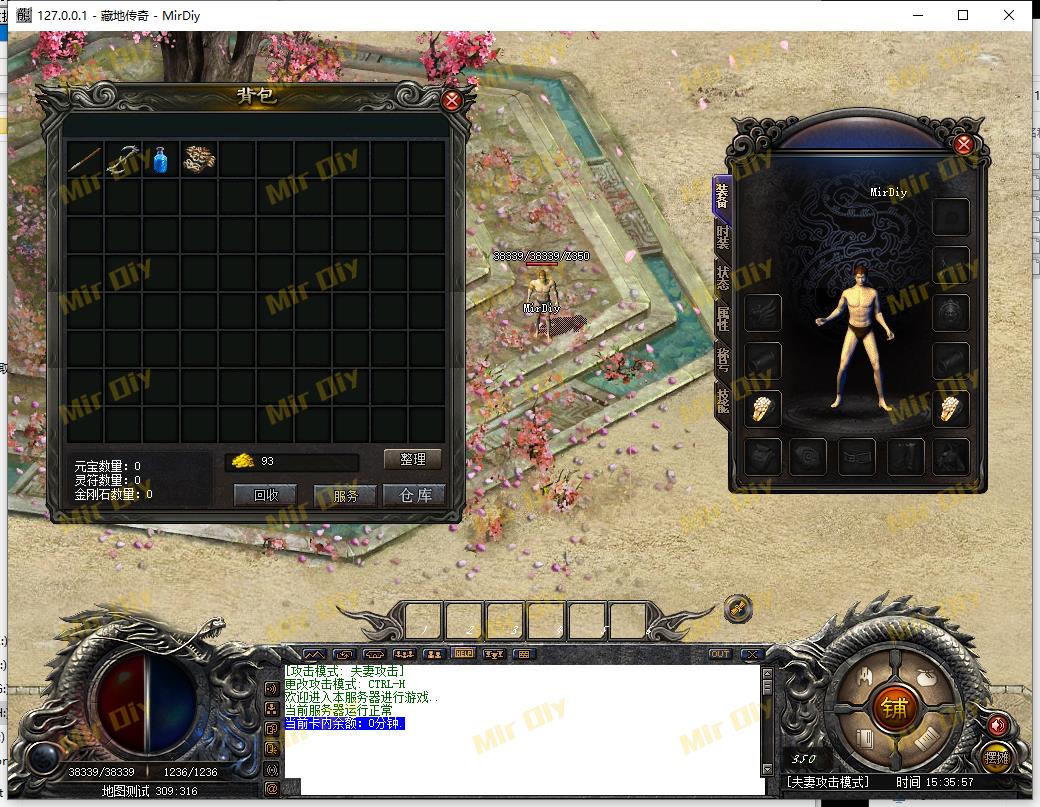Open the 属性 attributes tab

click(x=722, y=318)
